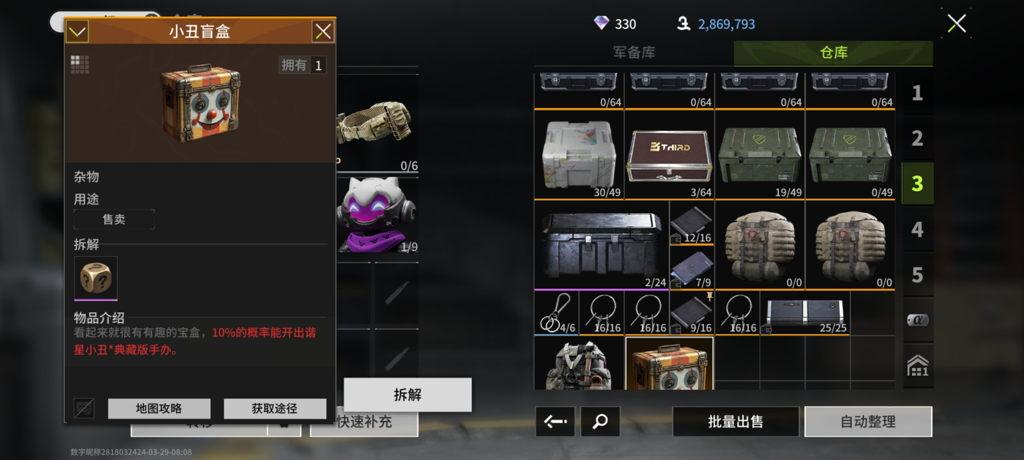Go to warehouse page 1
This screenshot has width=1024, height=460.
tap(917, 94)
